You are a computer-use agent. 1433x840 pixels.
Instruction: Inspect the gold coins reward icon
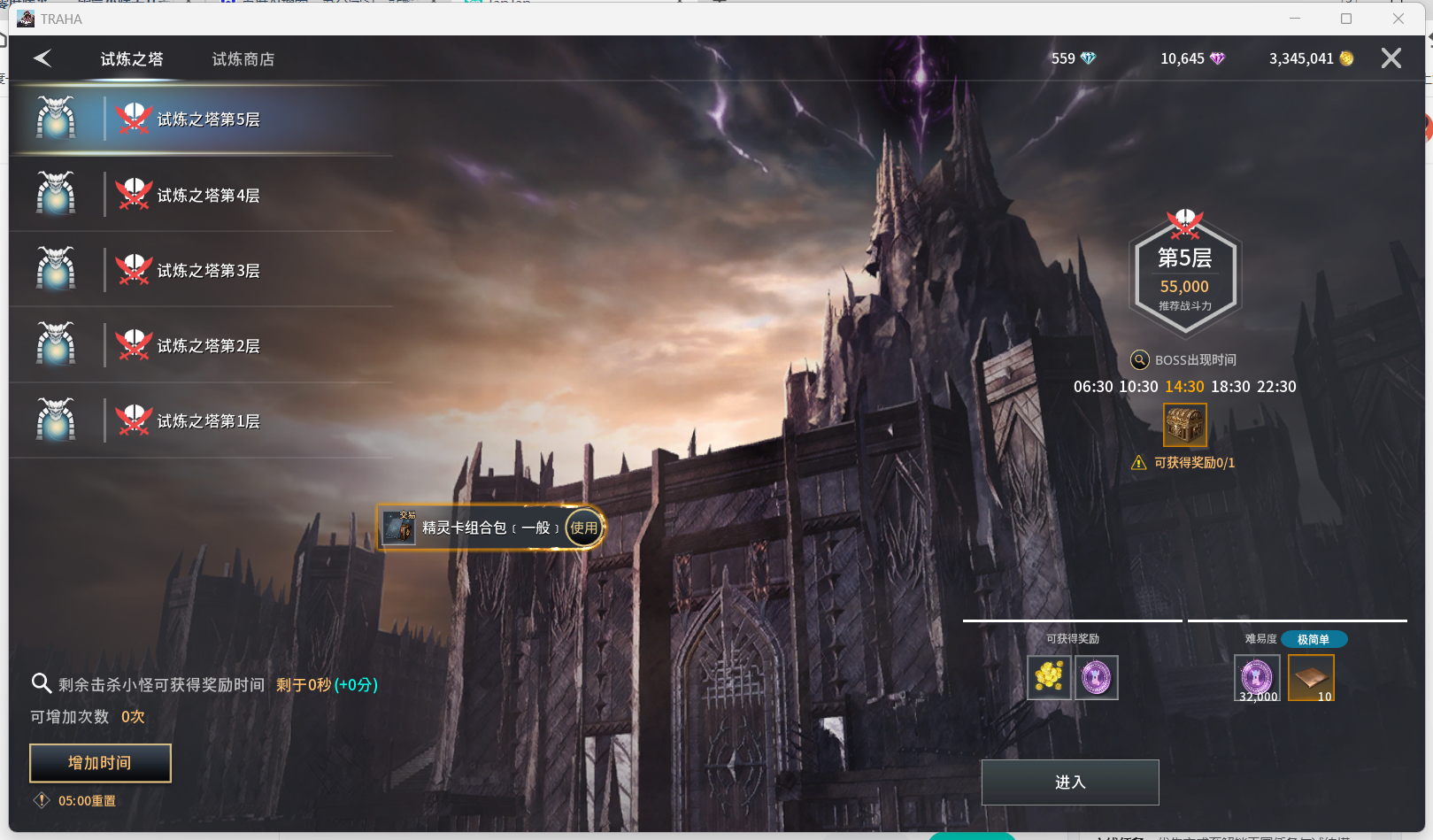click(1049, 677)
